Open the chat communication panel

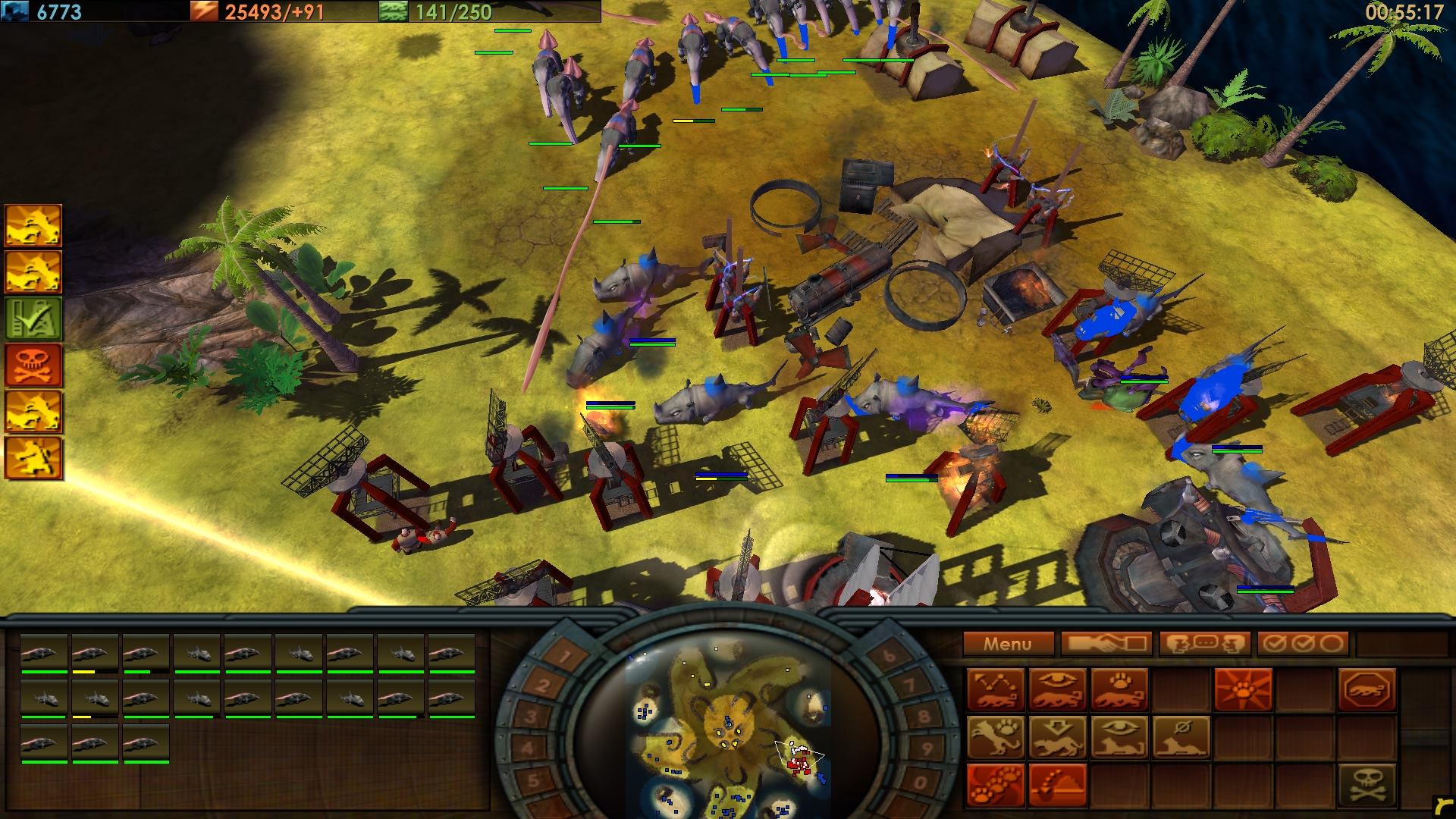(1207, 643)
